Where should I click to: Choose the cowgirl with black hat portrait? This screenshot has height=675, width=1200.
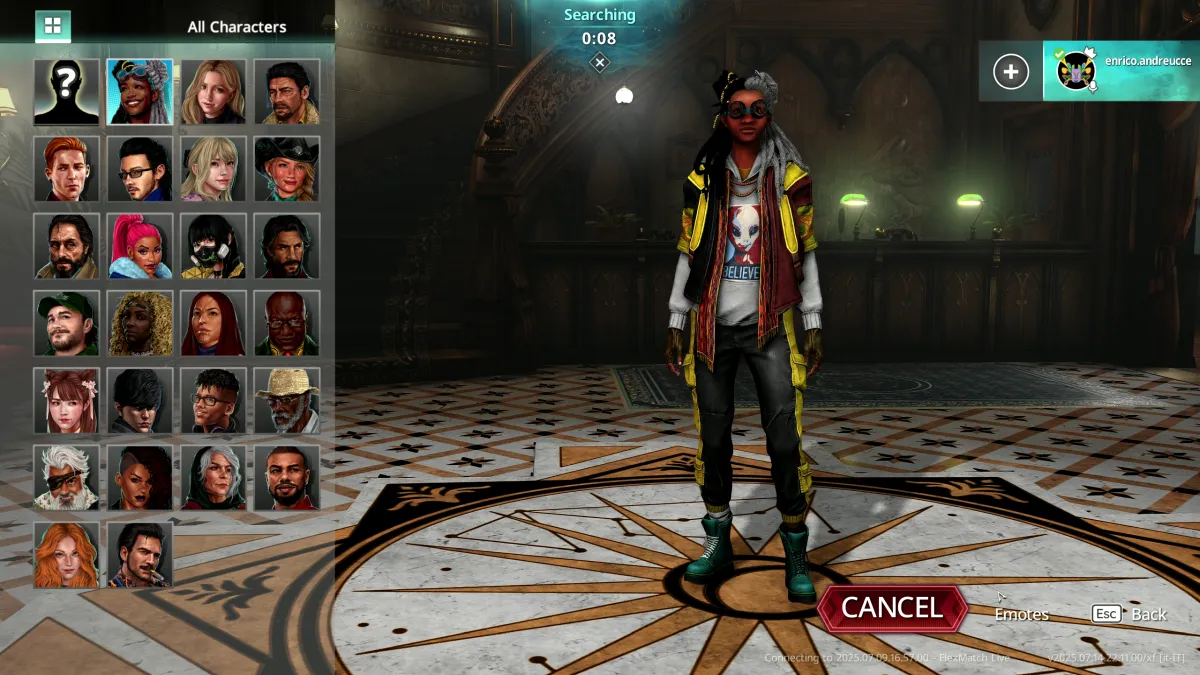point(287,169)
